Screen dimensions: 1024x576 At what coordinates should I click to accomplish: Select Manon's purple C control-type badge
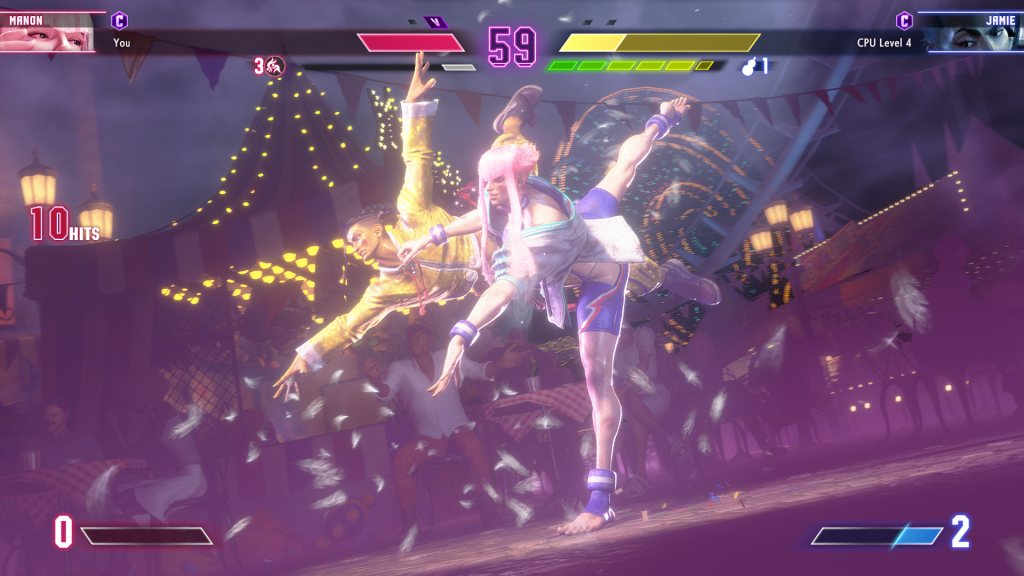(x=119, y=20)
